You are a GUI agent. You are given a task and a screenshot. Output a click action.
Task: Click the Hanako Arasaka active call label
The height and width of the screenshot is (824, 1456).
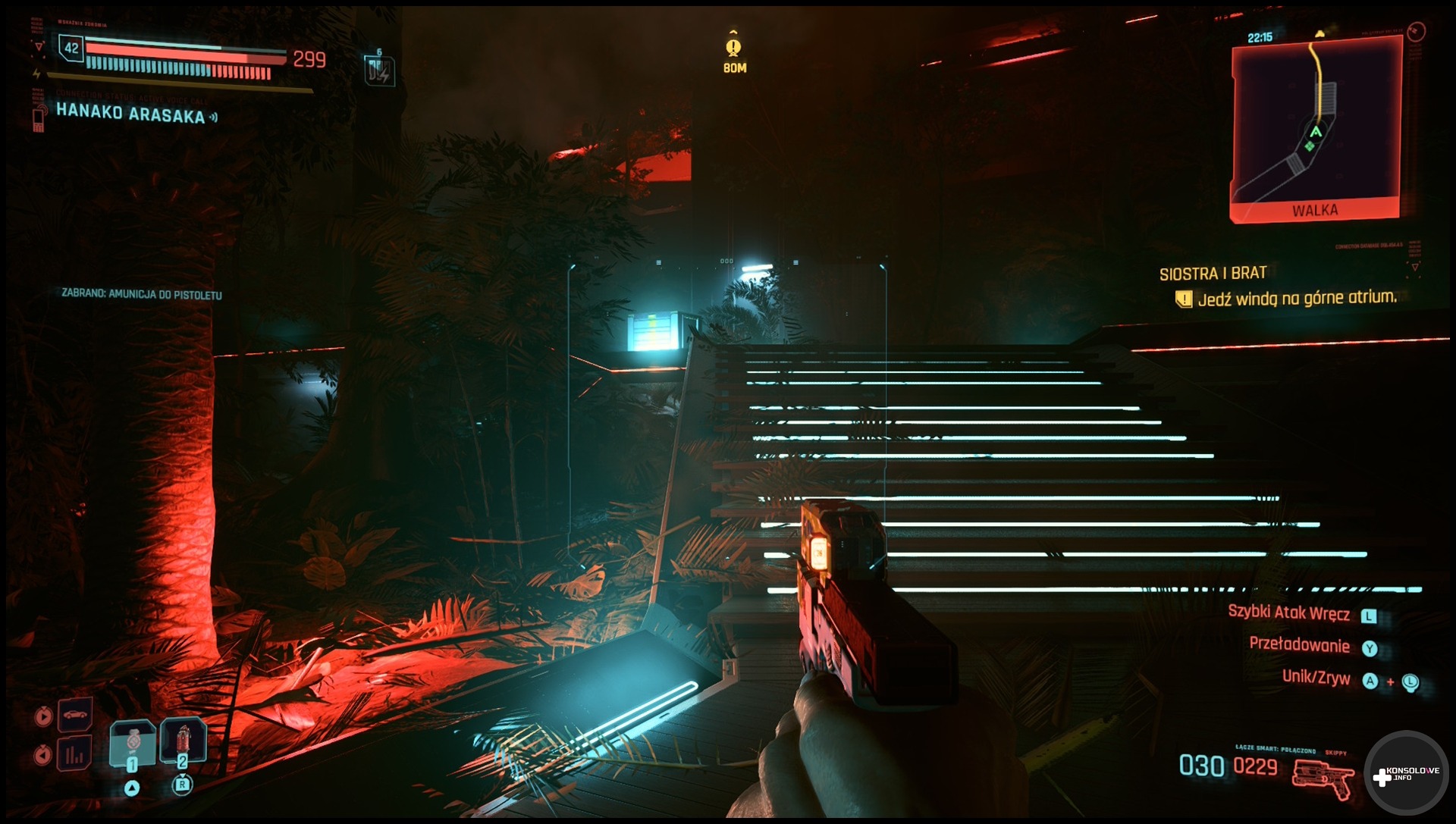coord(130,114)
